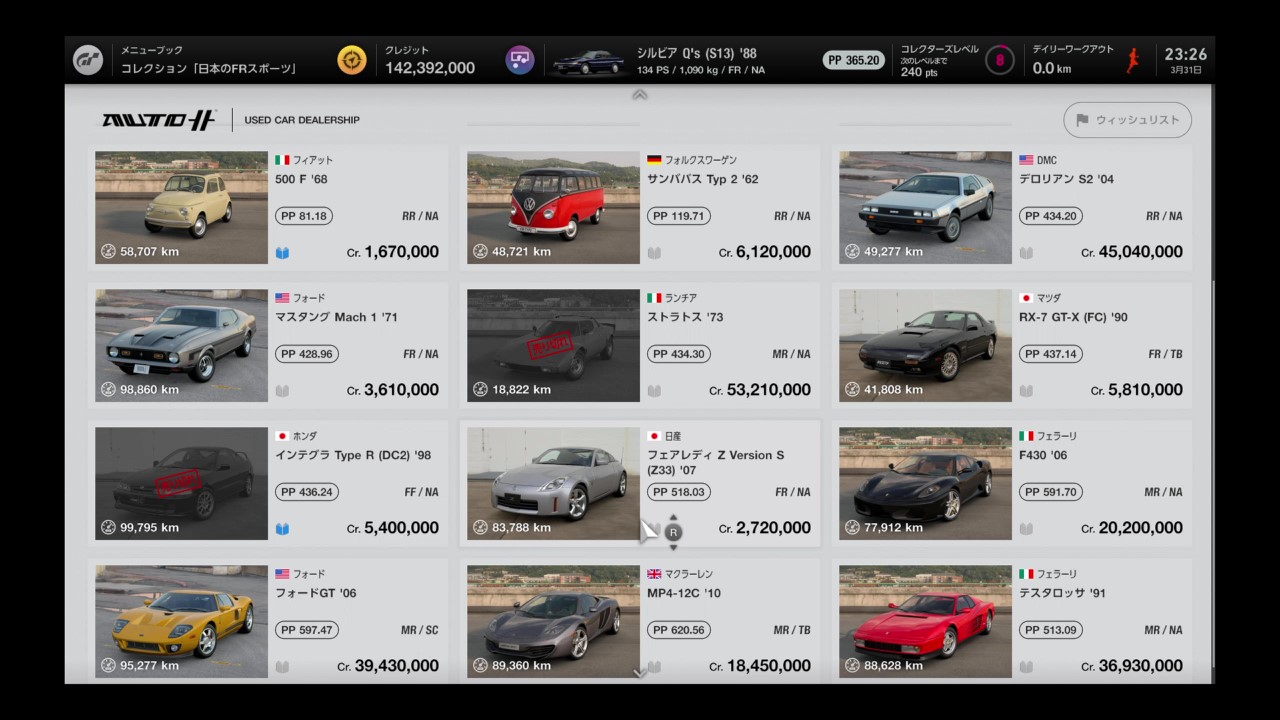Image resolution: width=1280 pixels, height=720 pixels.
Task: Pick the red Ferrari Testarossa '91
Action: 1012,622
